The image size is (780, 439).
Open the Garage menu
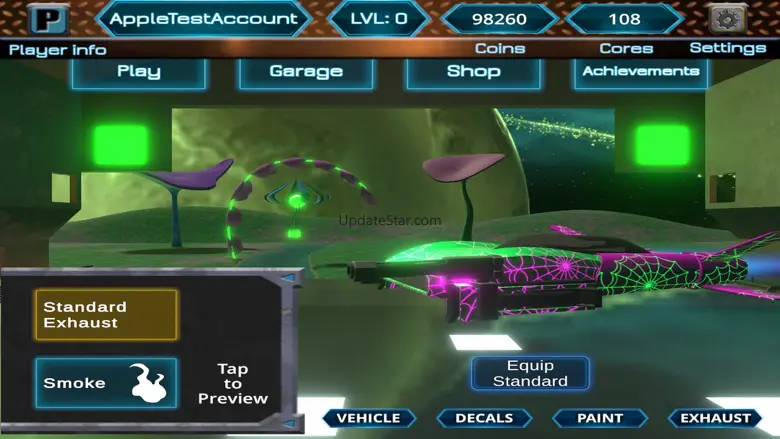click(306, 71)
